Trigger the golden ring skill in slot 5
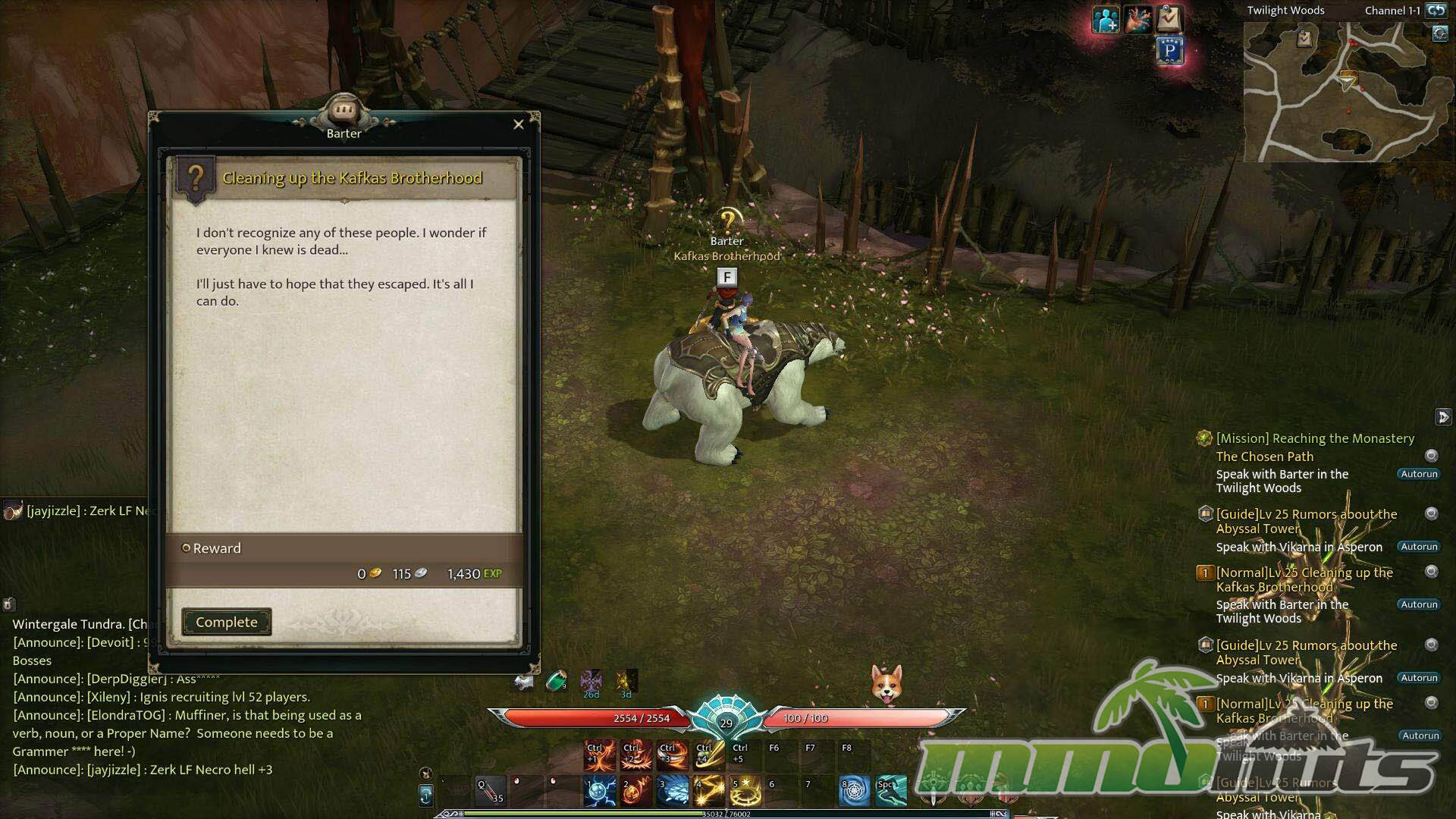This screenshot has width=1456, height=819. pos(745,791)
